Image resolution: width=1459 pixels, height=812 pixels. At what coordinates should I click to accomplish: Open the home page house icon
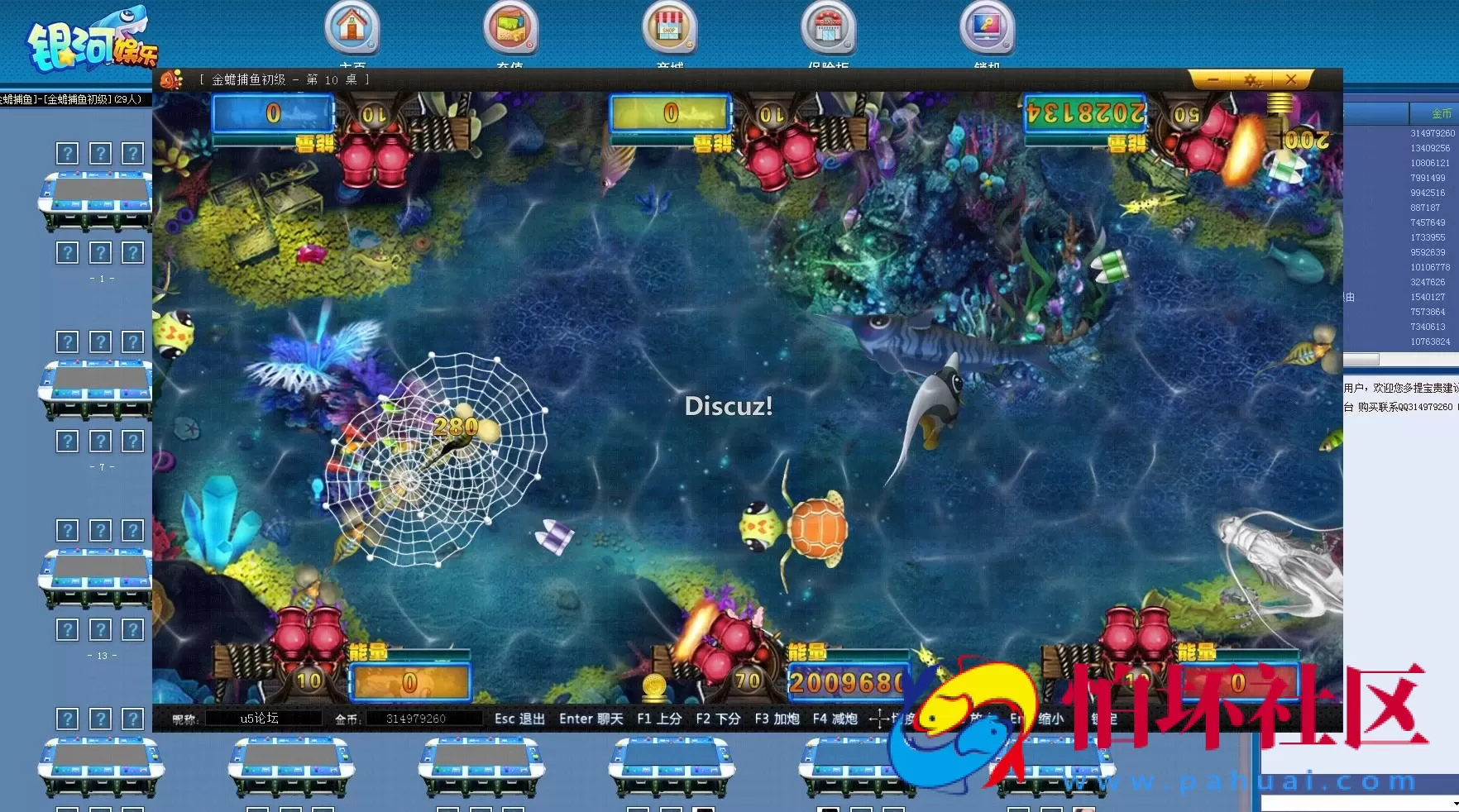tap(352, 26)
